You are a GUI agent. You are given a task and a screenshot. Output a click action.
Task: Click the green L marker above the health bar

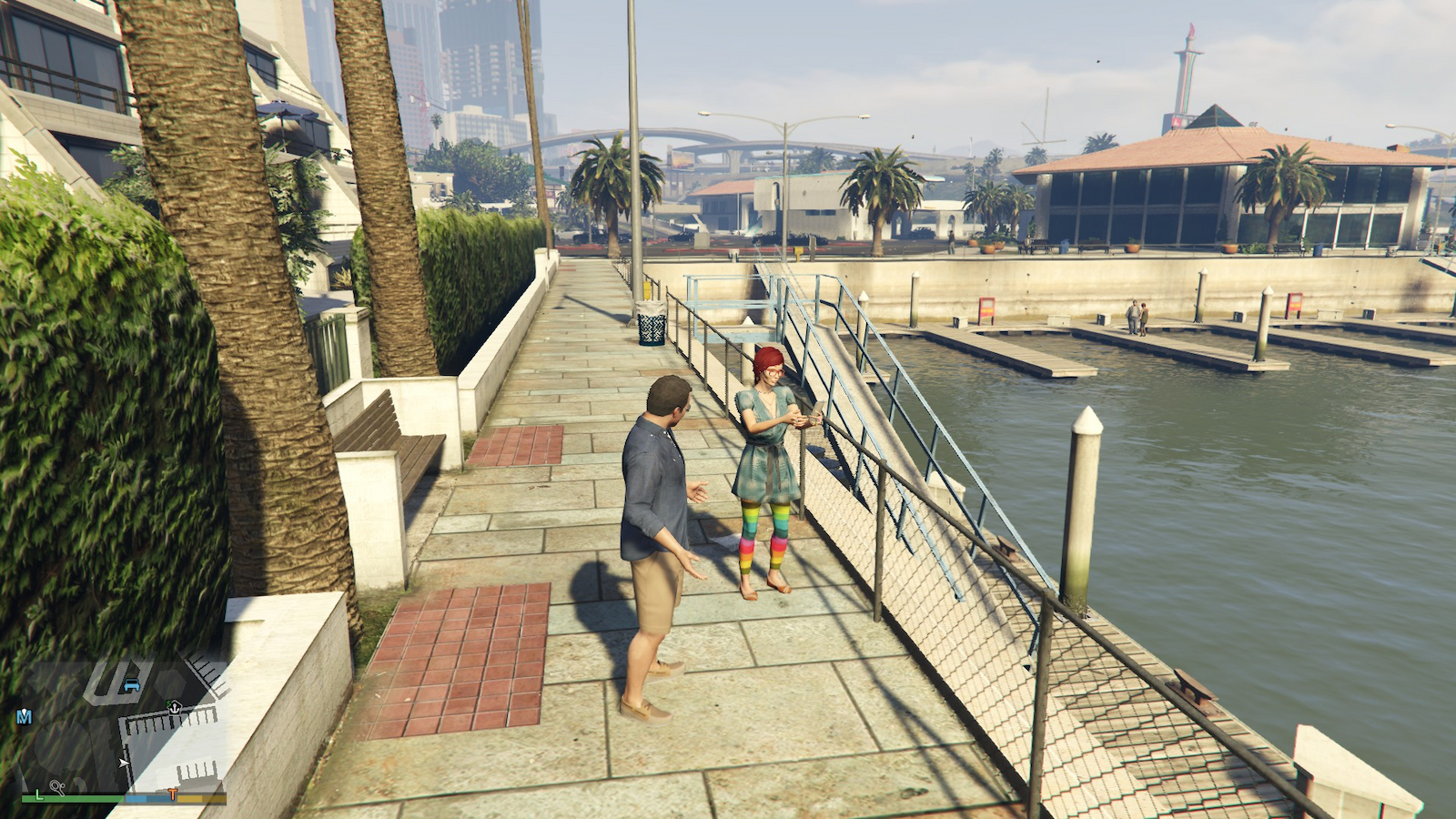39,794
